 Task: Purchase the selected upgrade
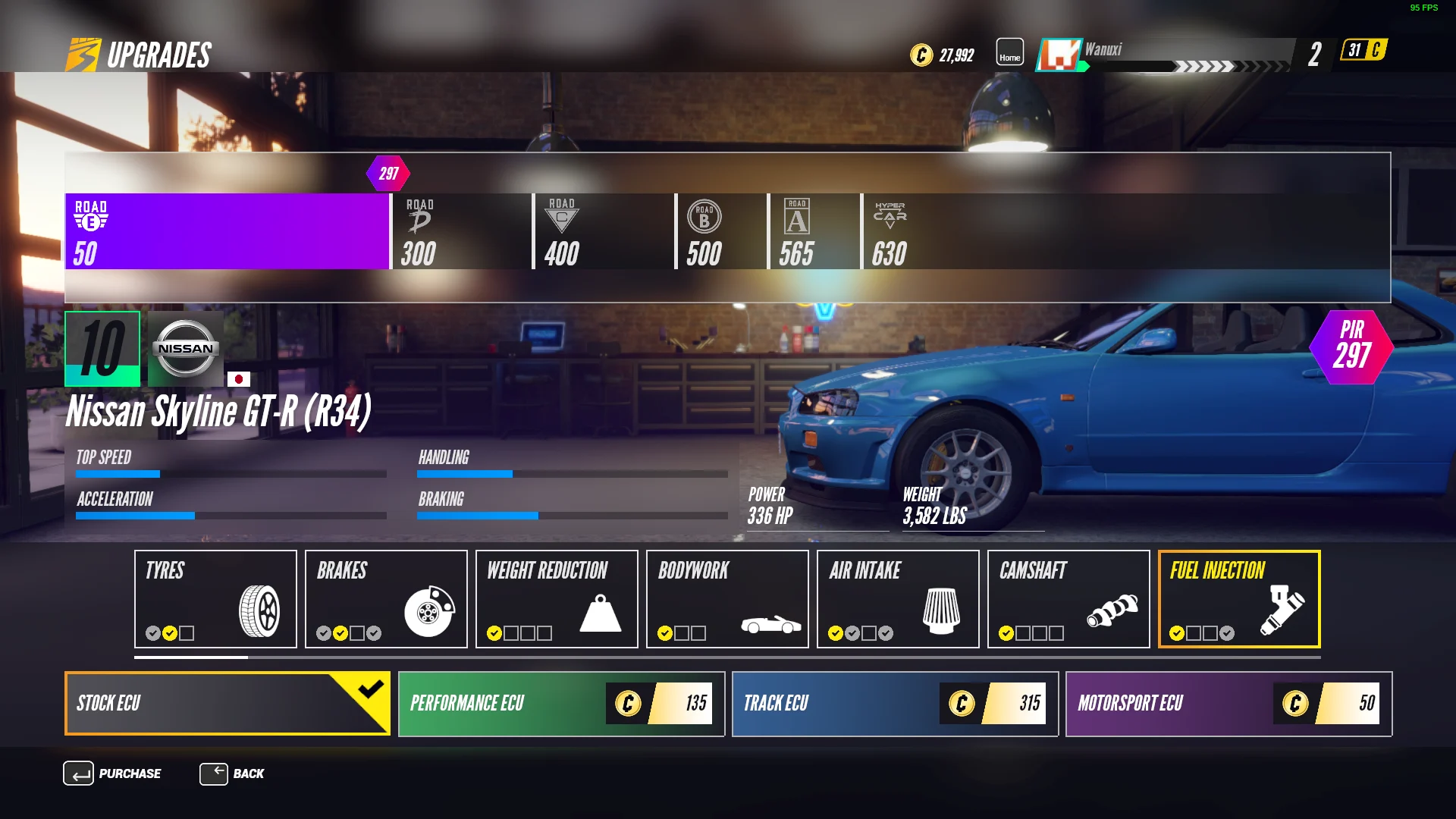tap(114, 773)
